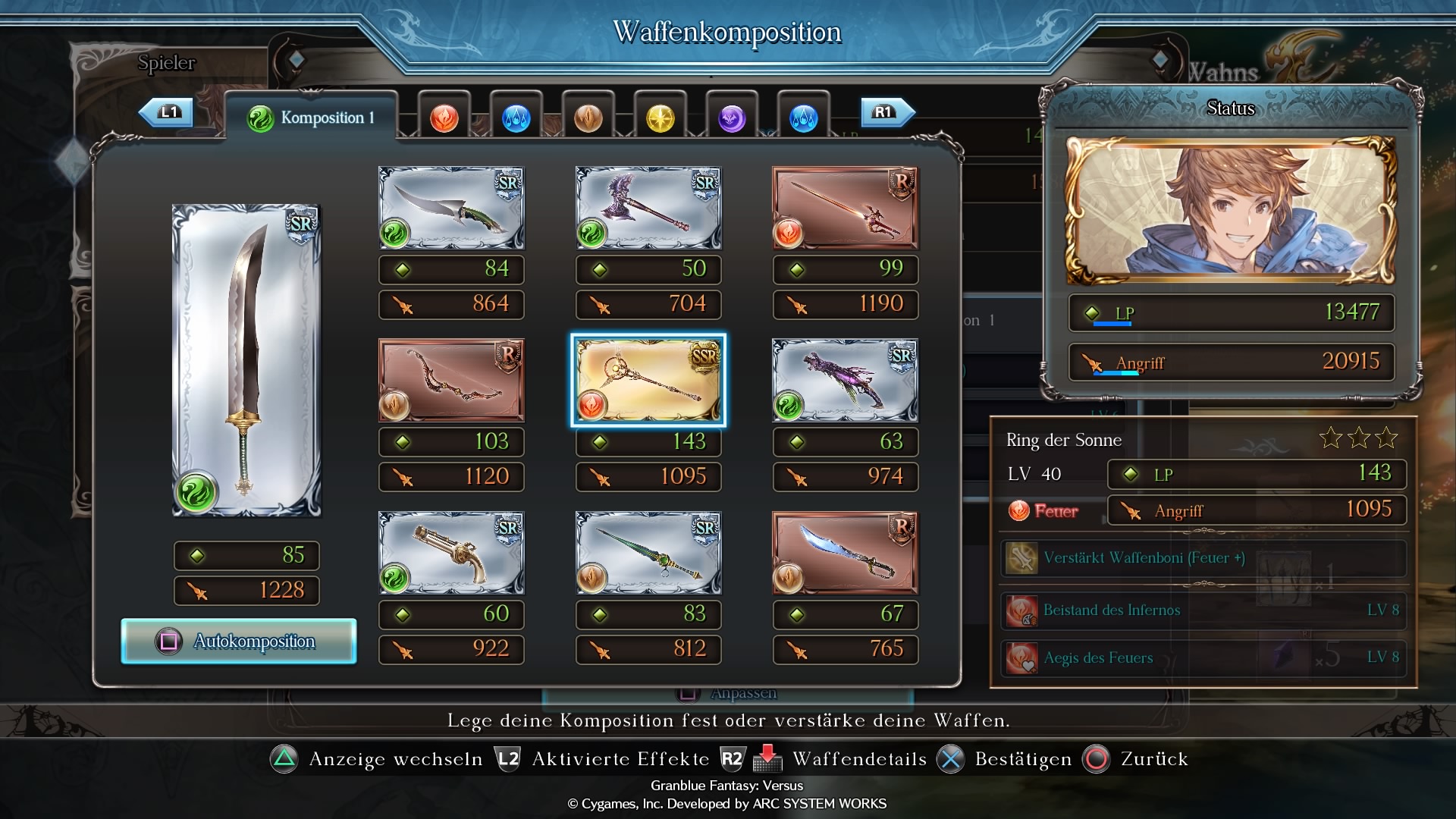
Task: Choose the SSR Ring der Sonne staff
Action: pos(648,380)
